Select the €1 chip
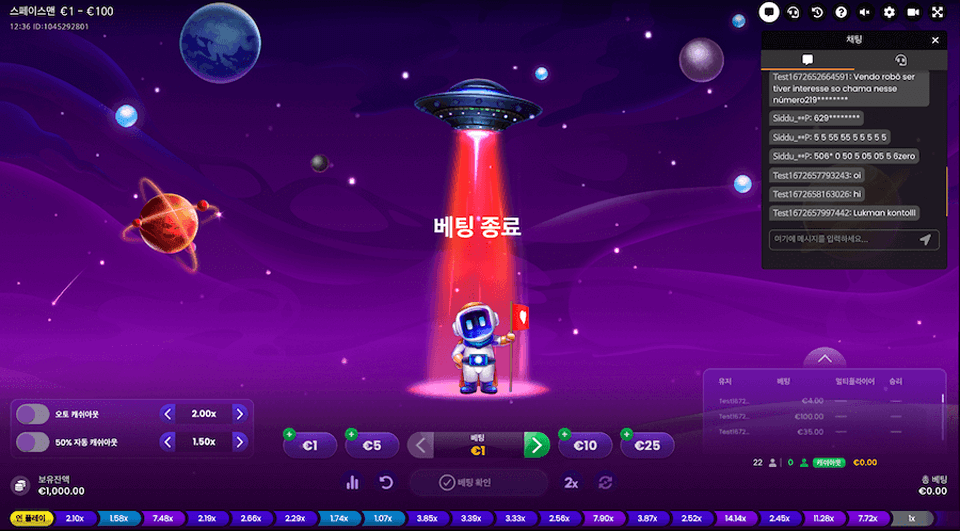960x531 pixels. 310,446
